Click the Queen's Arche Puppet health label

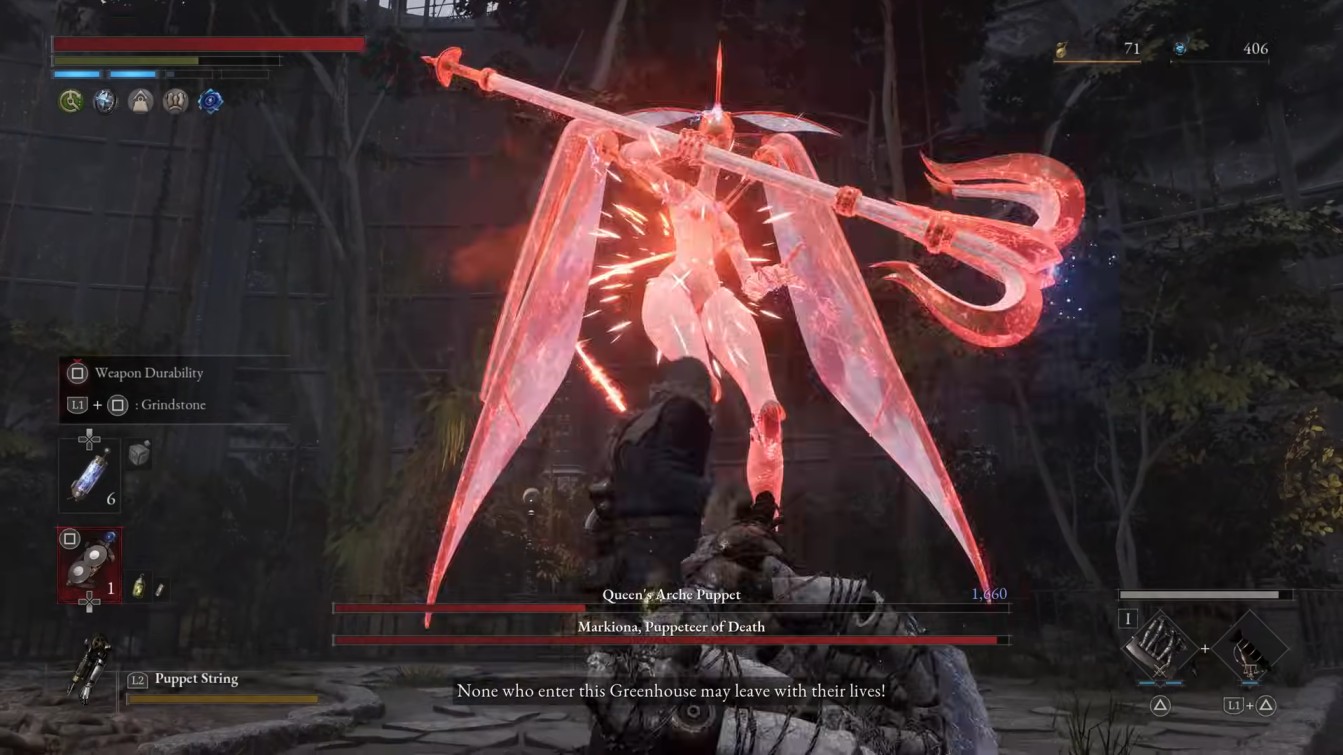tap(671, 593)
